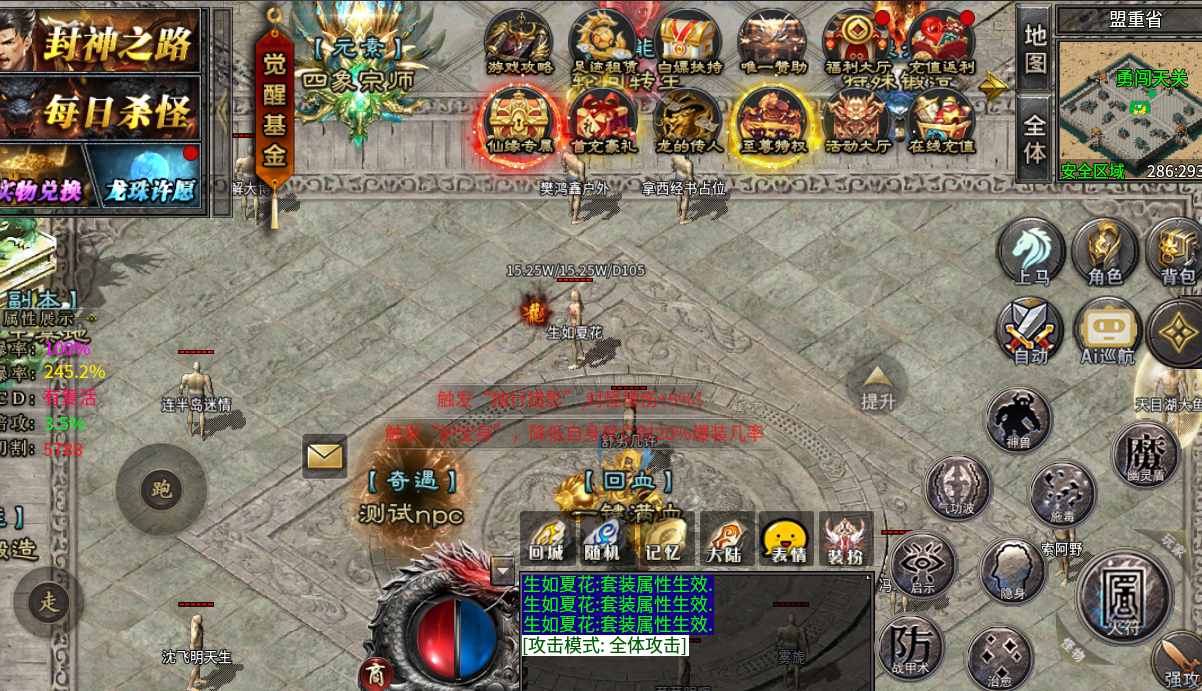Open the 背包 backpack
The width and height of the screenshot is (1202, 691).
tap(1177, 252)
